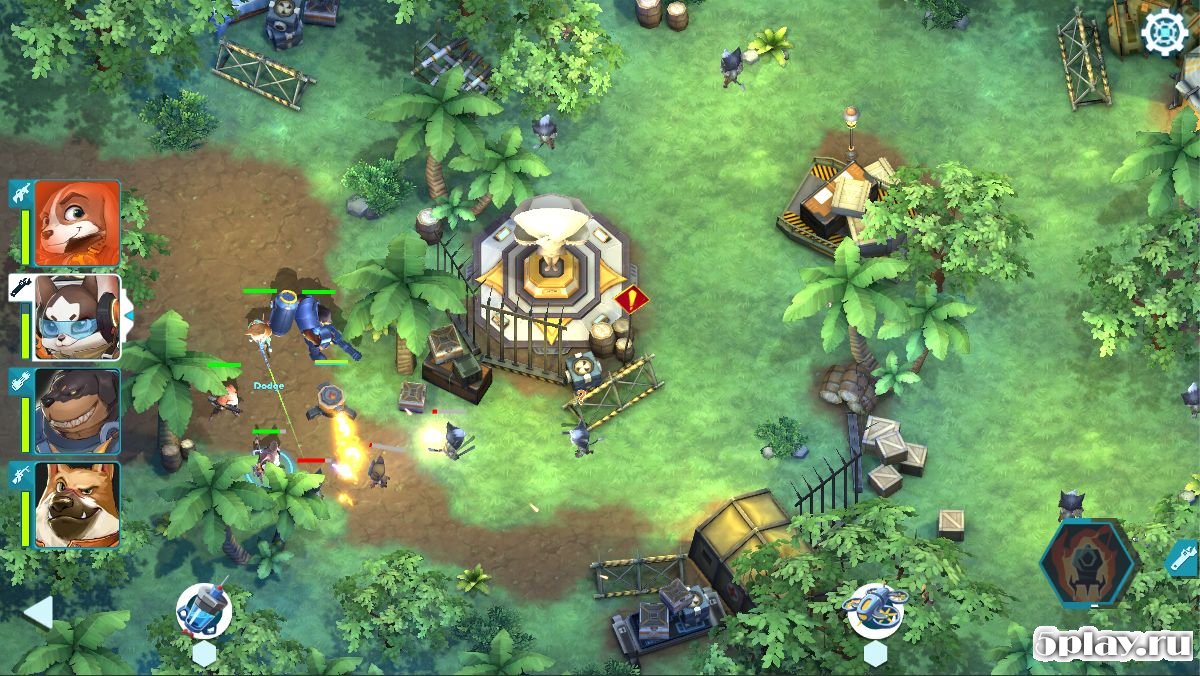This screenshot has height=676, width=1200.
Task: Click the white back arrow
Action: click(x=38, y=612)
